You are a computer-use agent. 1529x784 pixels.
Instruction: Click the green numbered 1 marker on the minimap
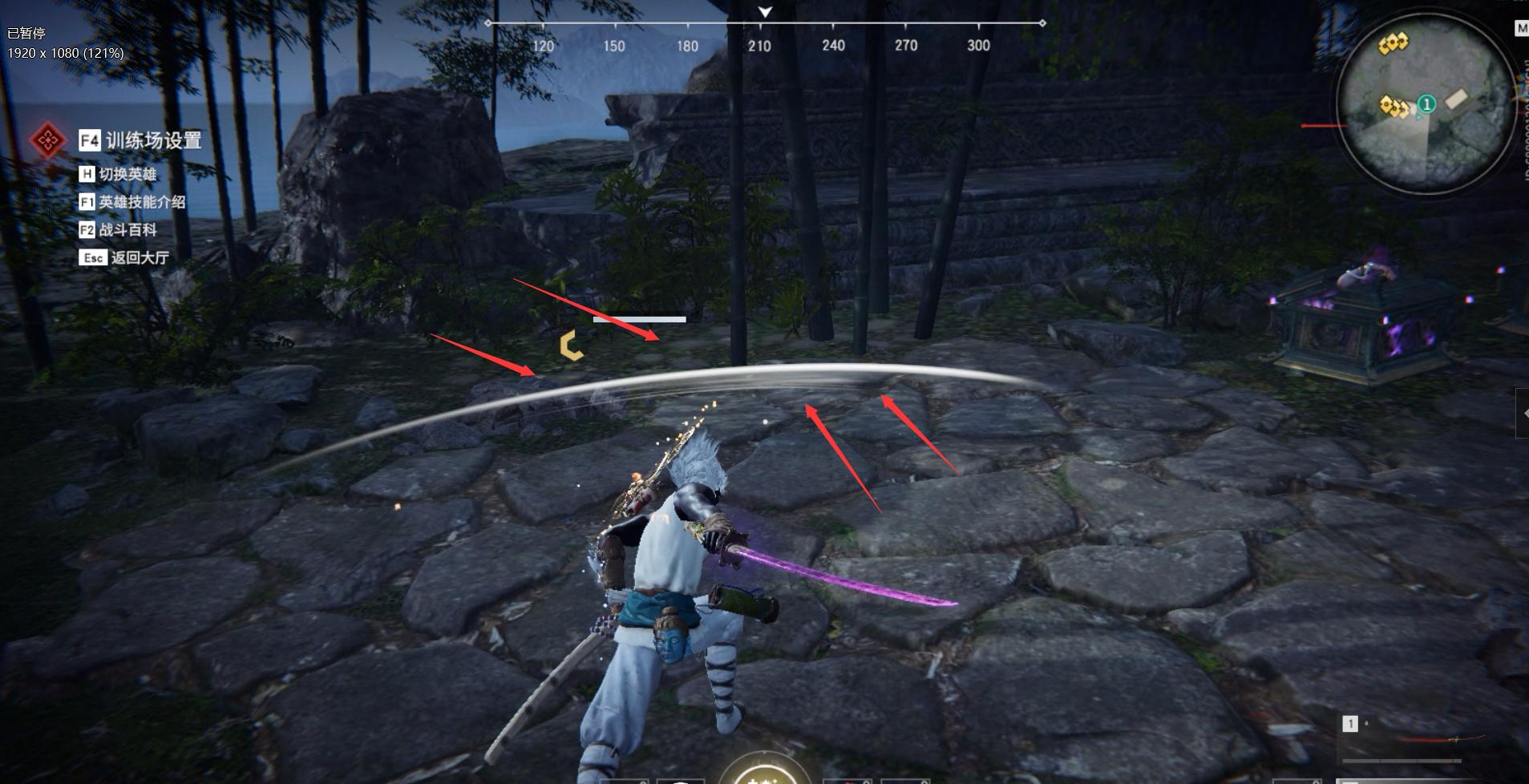(1426, 103)
